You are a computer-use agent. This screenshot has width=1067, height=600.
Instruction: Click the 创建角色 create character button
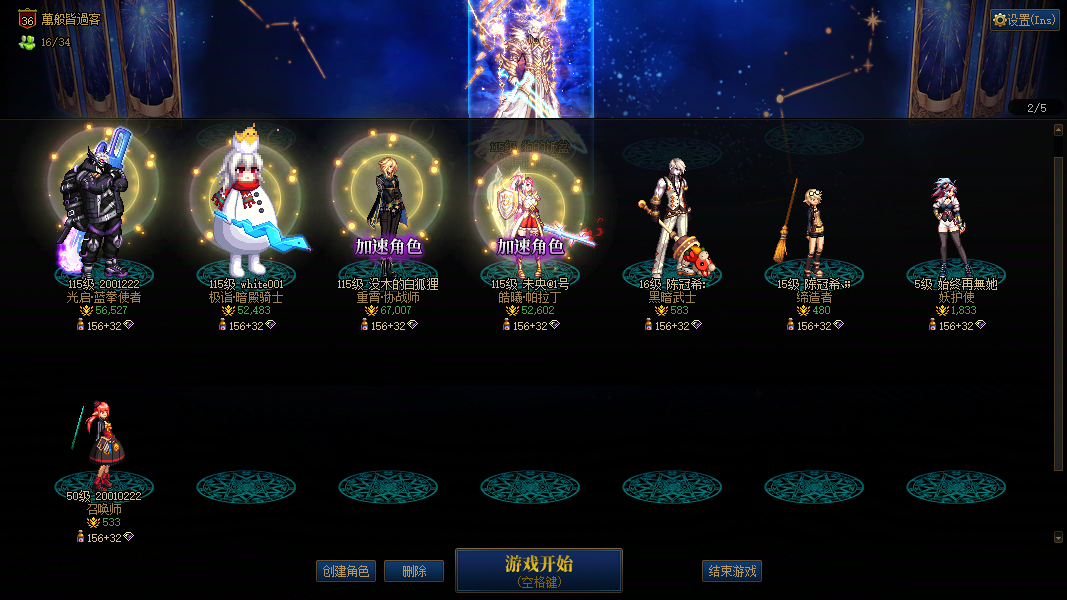pyautogui.click(x=345, y=571)
